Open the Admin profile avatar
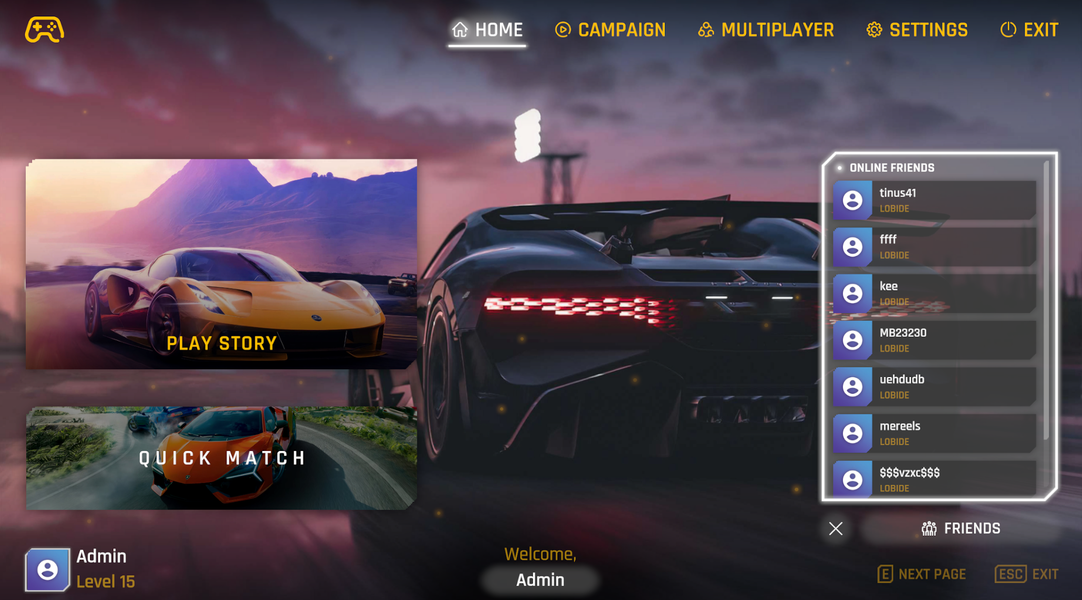 (47, 569)
